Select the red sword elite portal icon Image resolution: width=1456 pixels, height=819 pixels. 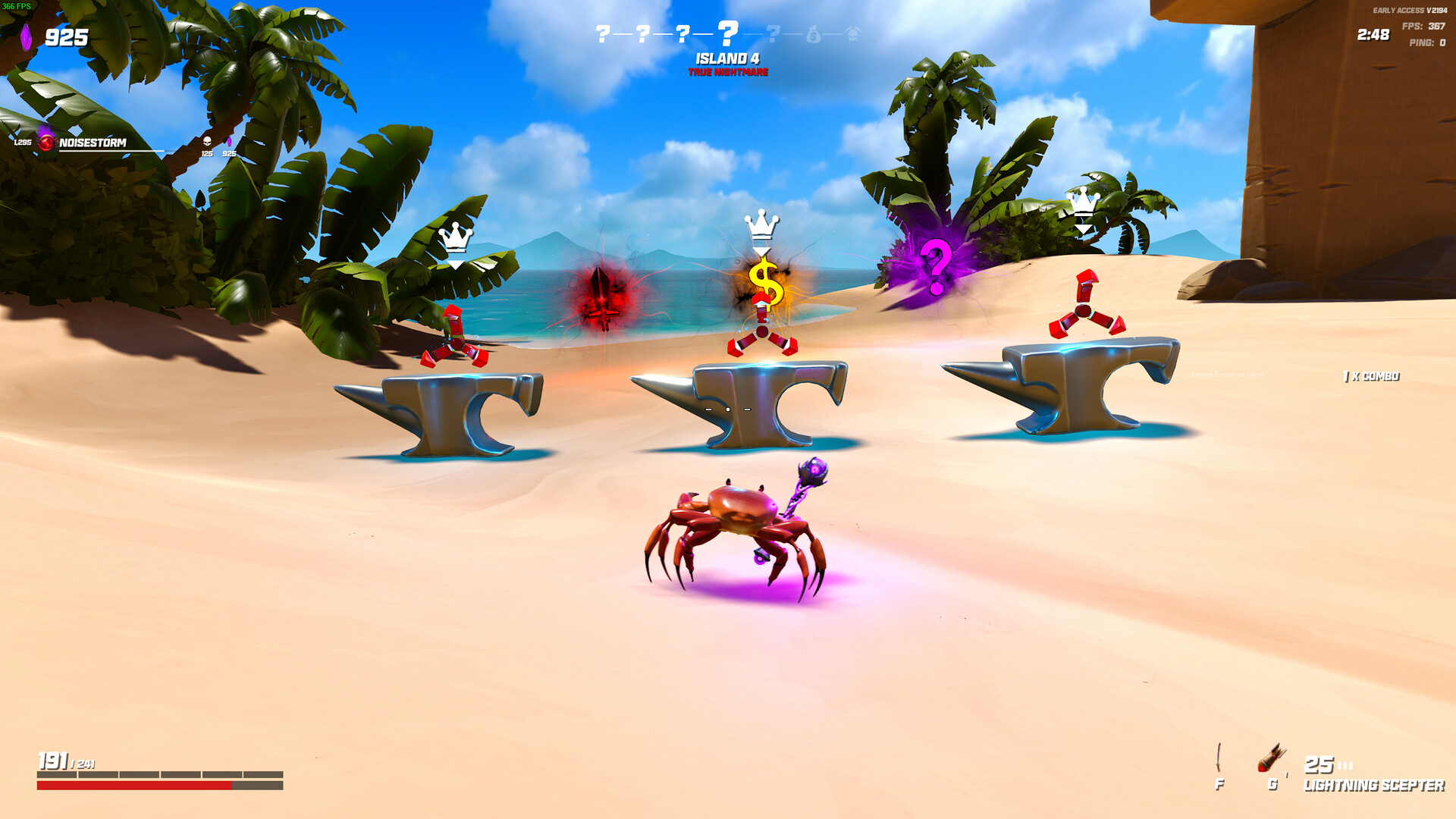pyautogui.click(x=604, y=298)
